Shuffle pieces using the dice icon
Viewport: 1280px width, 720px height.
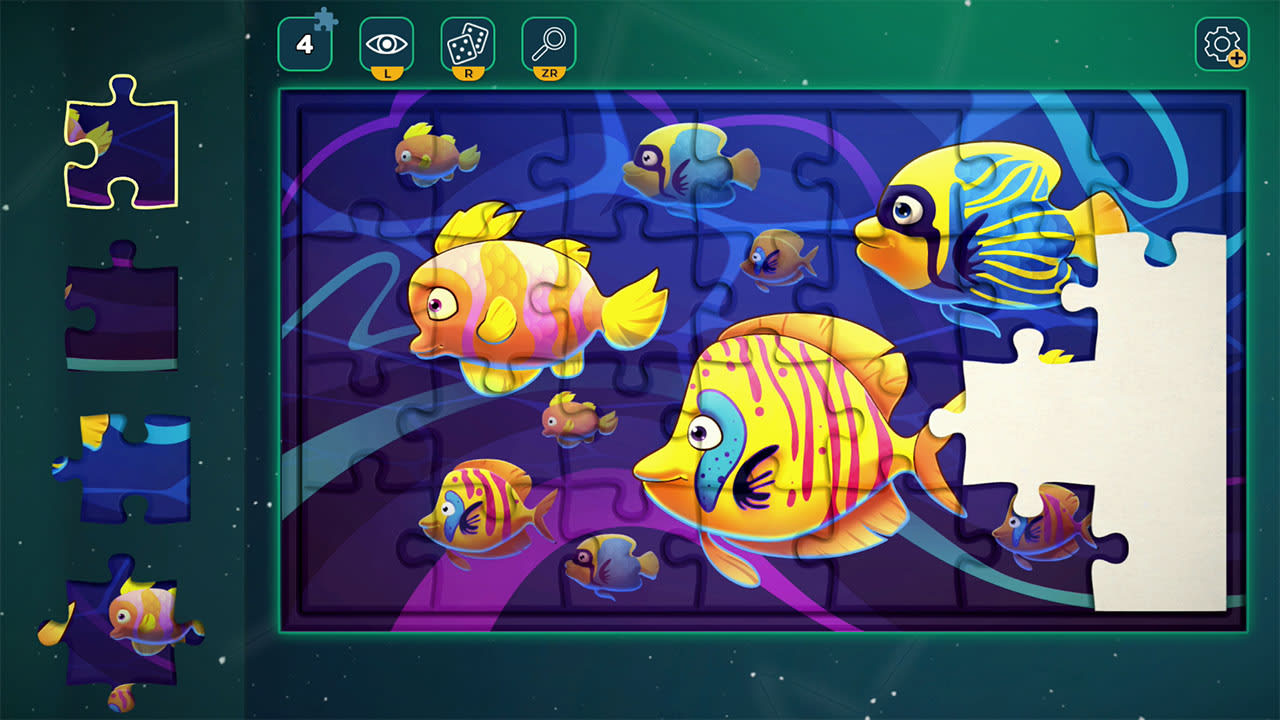coord(466,42)
